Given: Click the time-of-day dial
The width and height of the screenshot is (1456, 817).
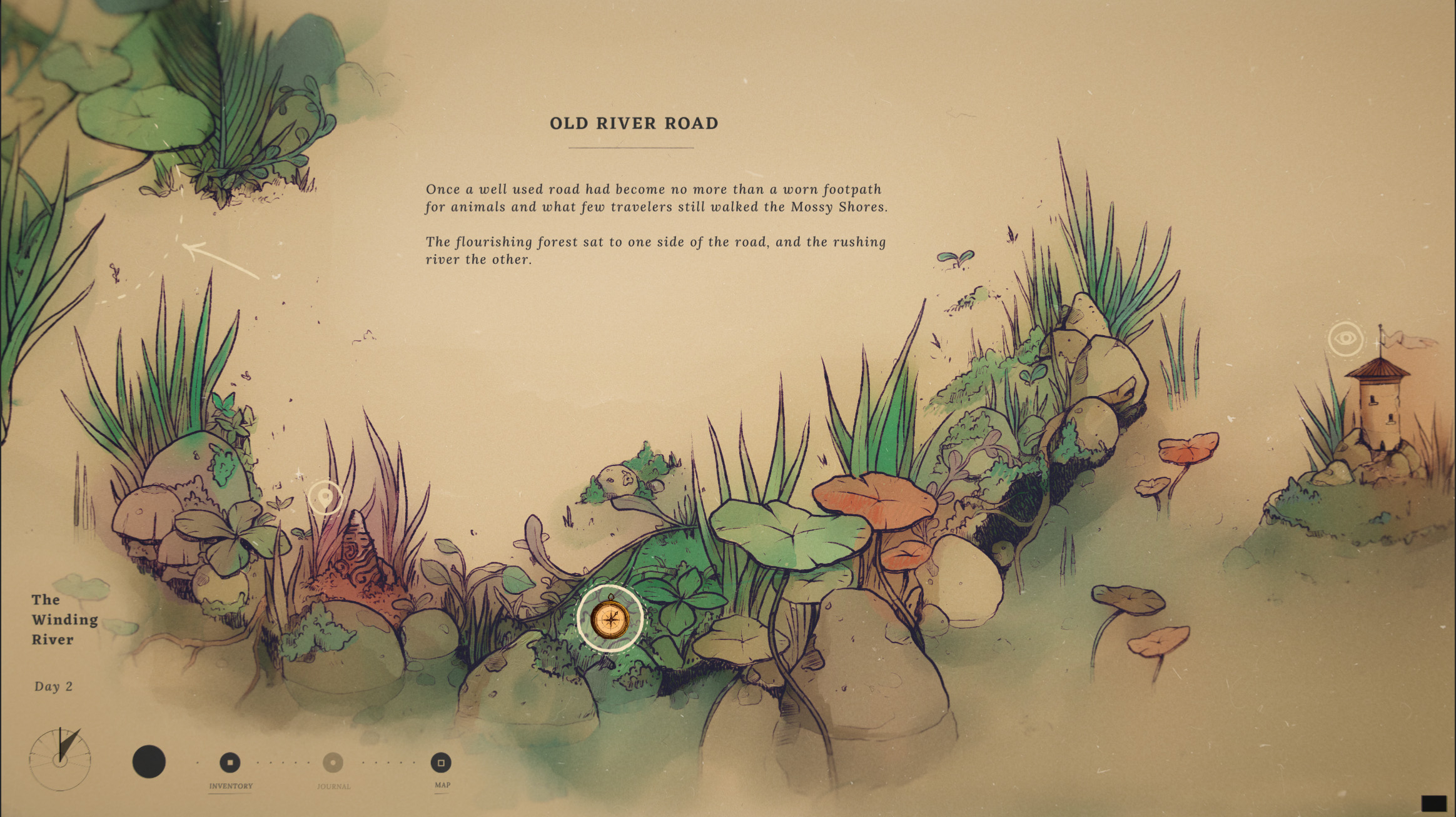Looking at the screenshot, I should pos(60,759).
